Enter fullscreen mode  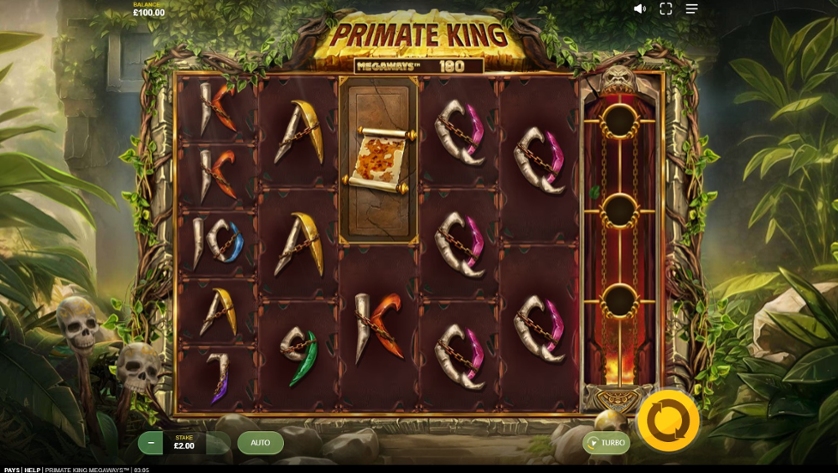(666, 9)
